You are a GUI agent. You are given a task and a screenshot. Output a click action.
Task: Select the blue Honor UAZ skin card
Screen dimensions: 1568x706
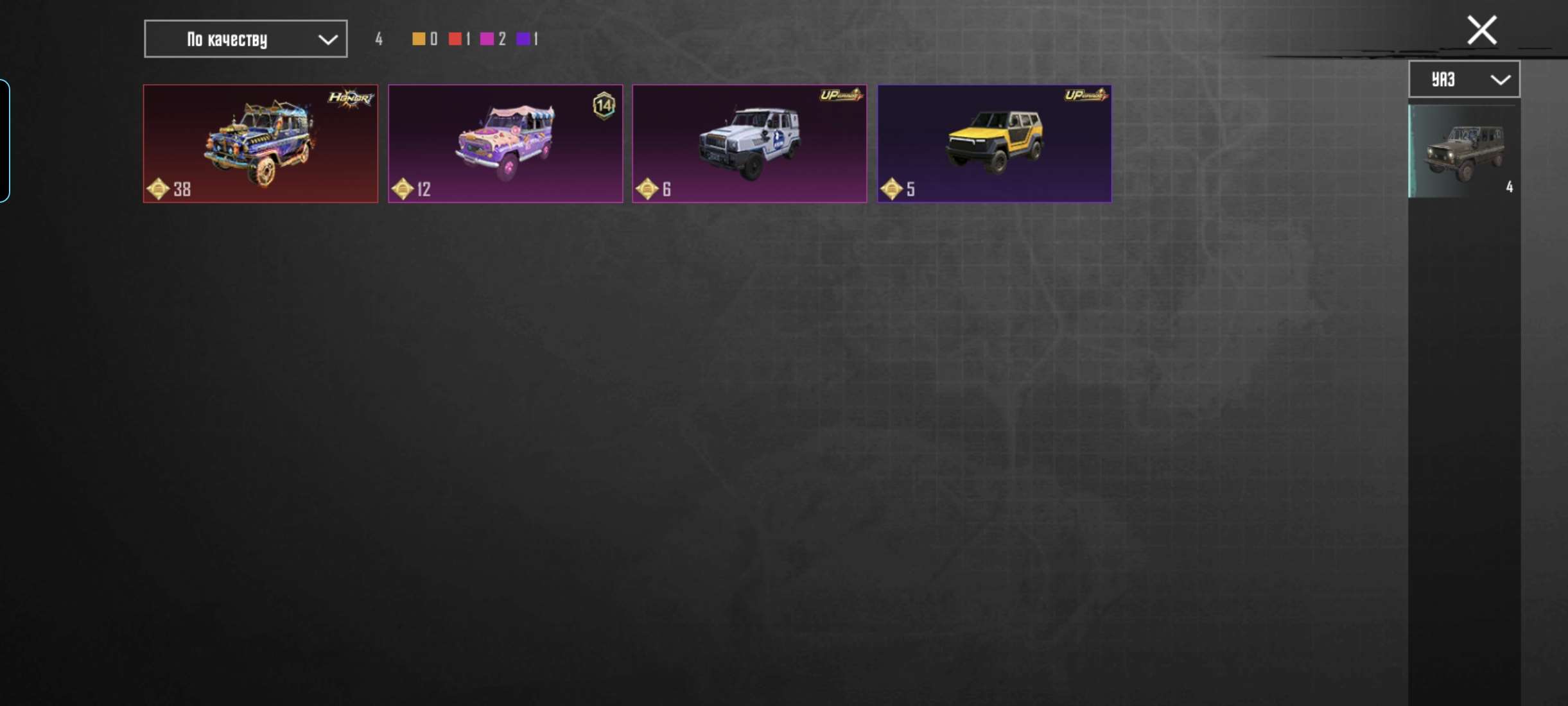[x=260, y=144]
